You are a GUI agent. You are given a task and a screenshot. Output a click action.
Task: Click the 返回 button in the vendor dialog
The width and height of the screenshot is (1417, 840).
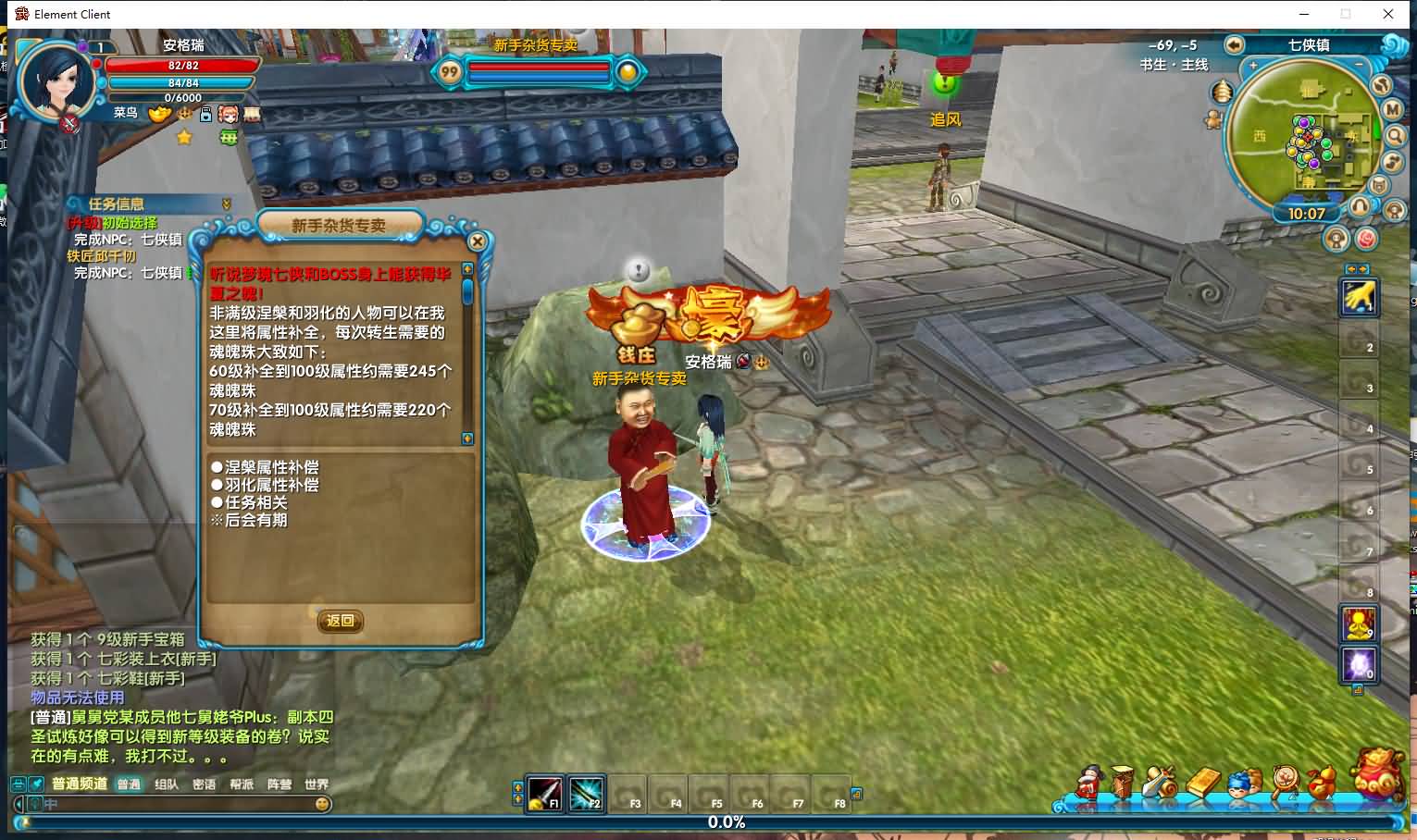[x=340, y=622]
